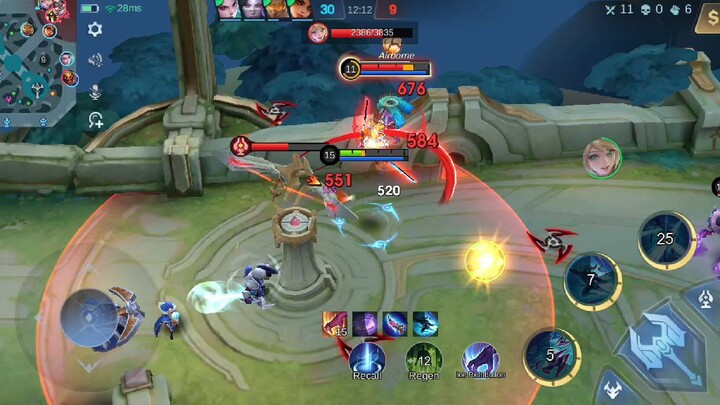
Task: Touch the movement joystick pad
Action: [x=90, y=316]
